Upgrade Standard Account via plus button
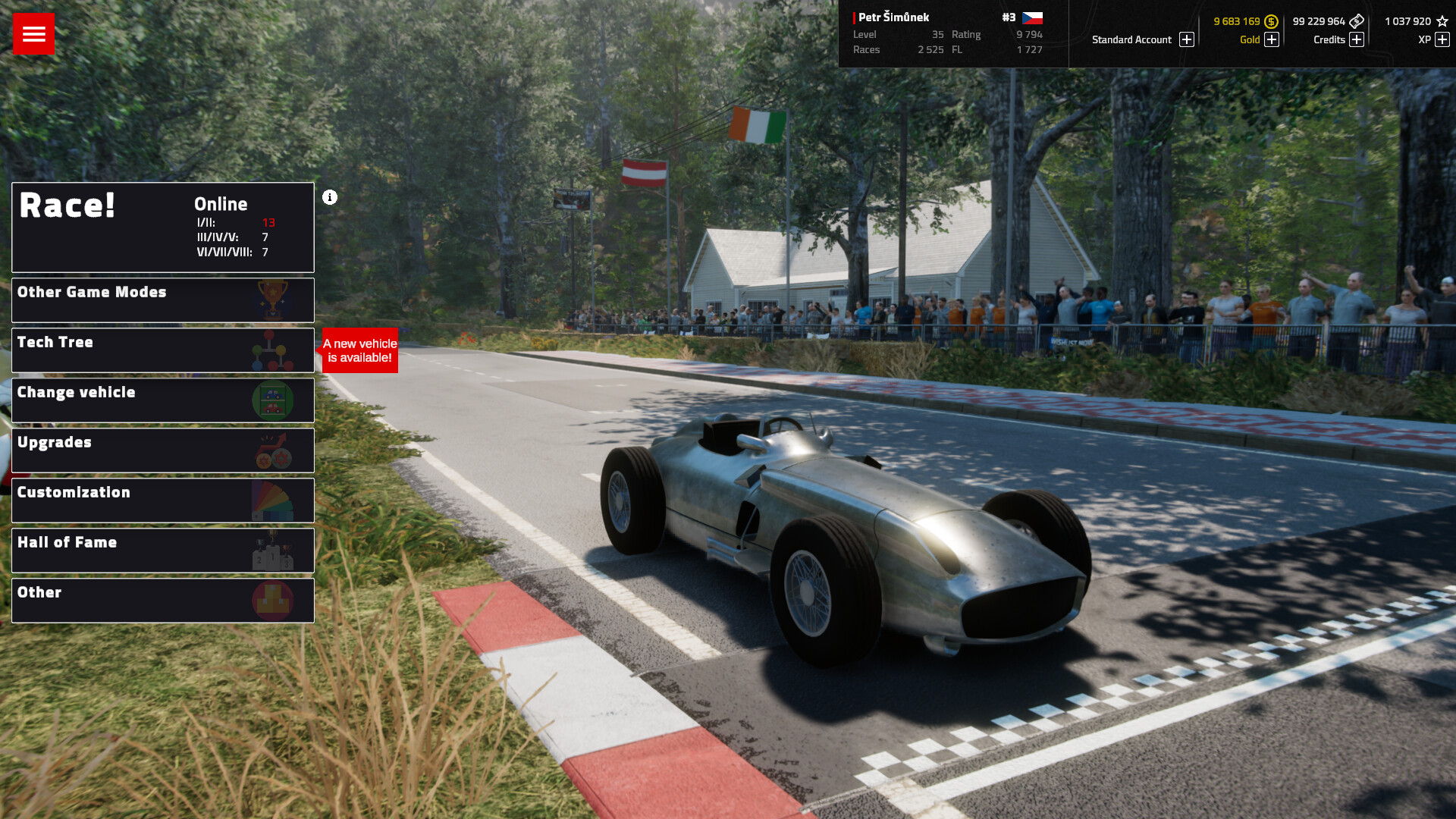Screen dimensions: 1456x819 click(x=1187, y=39)
